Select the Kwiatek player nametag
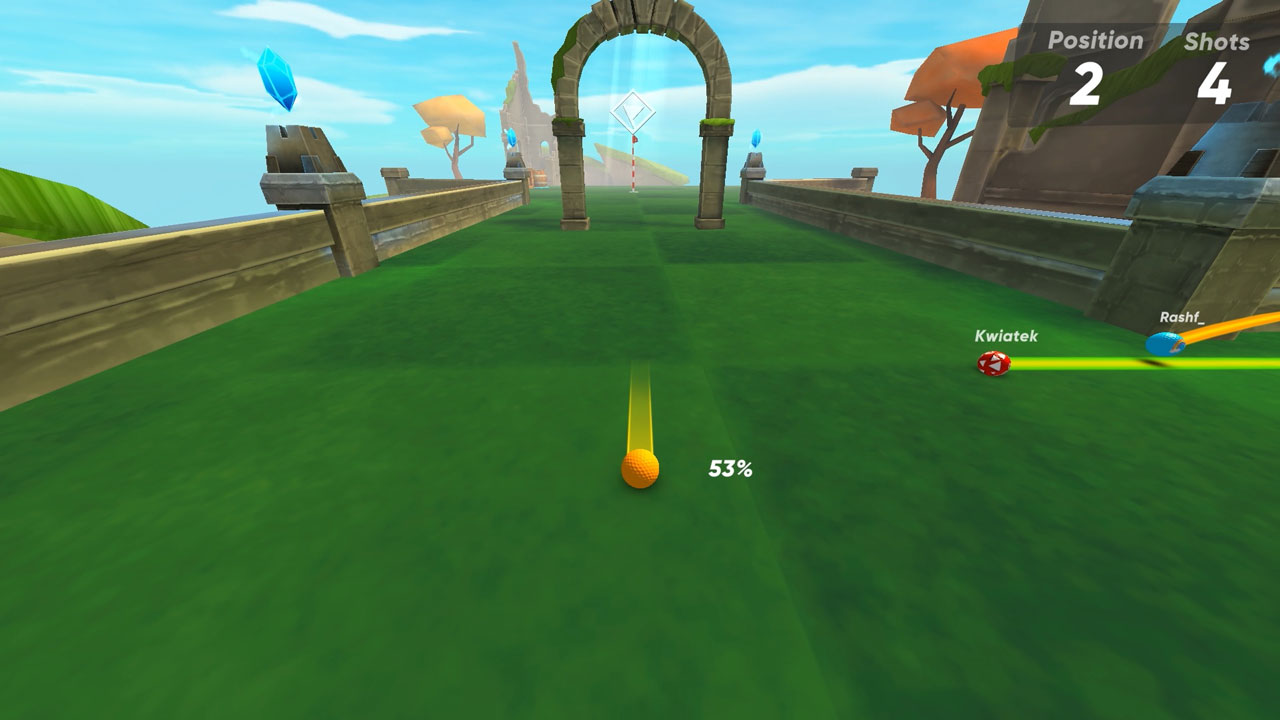 point(1005,338)
